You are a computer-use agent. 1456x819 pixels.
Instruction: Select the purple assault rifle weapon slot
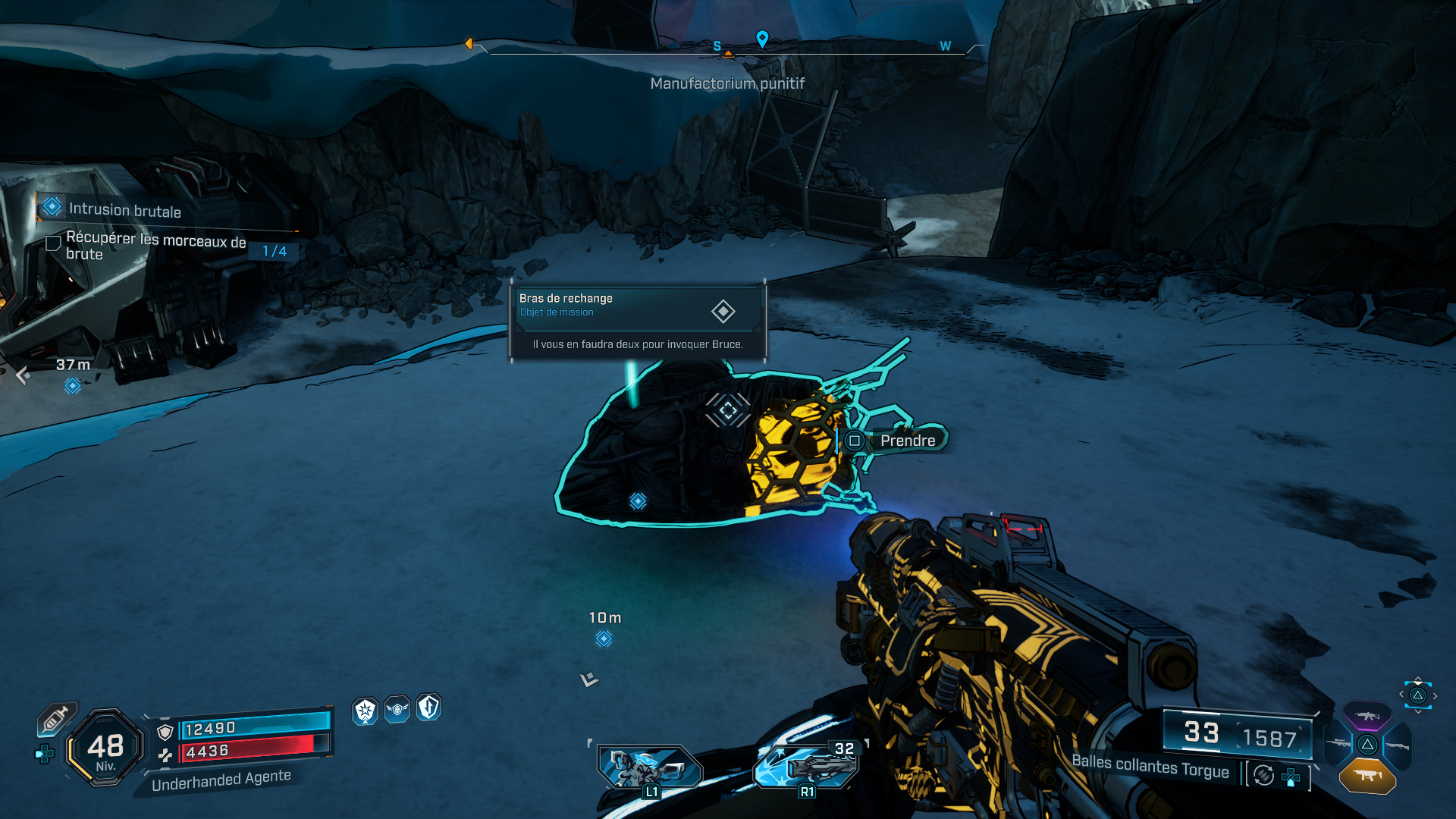(x=1367, y=715)
